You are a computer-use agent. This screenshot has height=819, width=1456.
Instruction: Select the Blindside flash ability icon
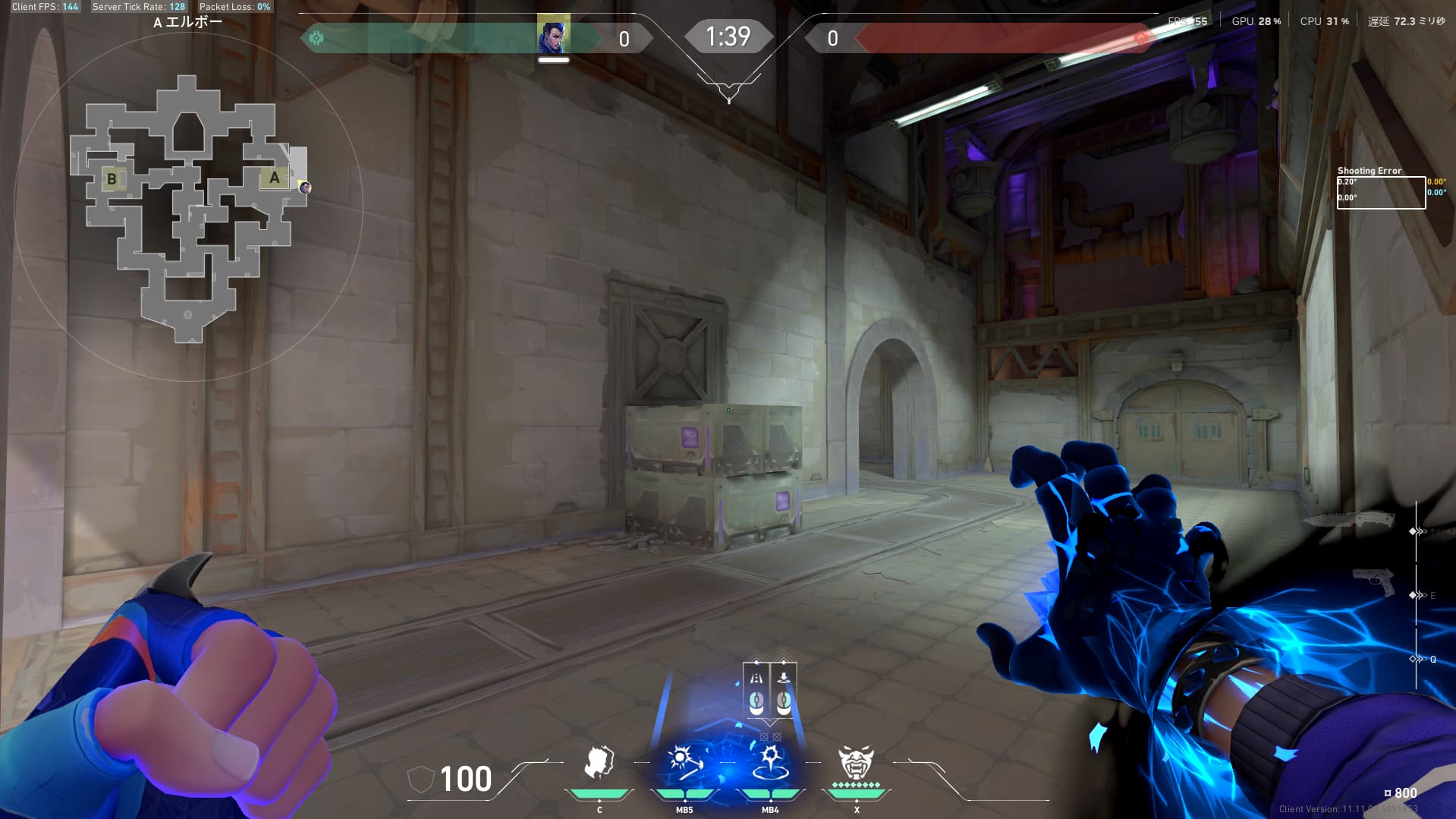click(x=684, y=763)
